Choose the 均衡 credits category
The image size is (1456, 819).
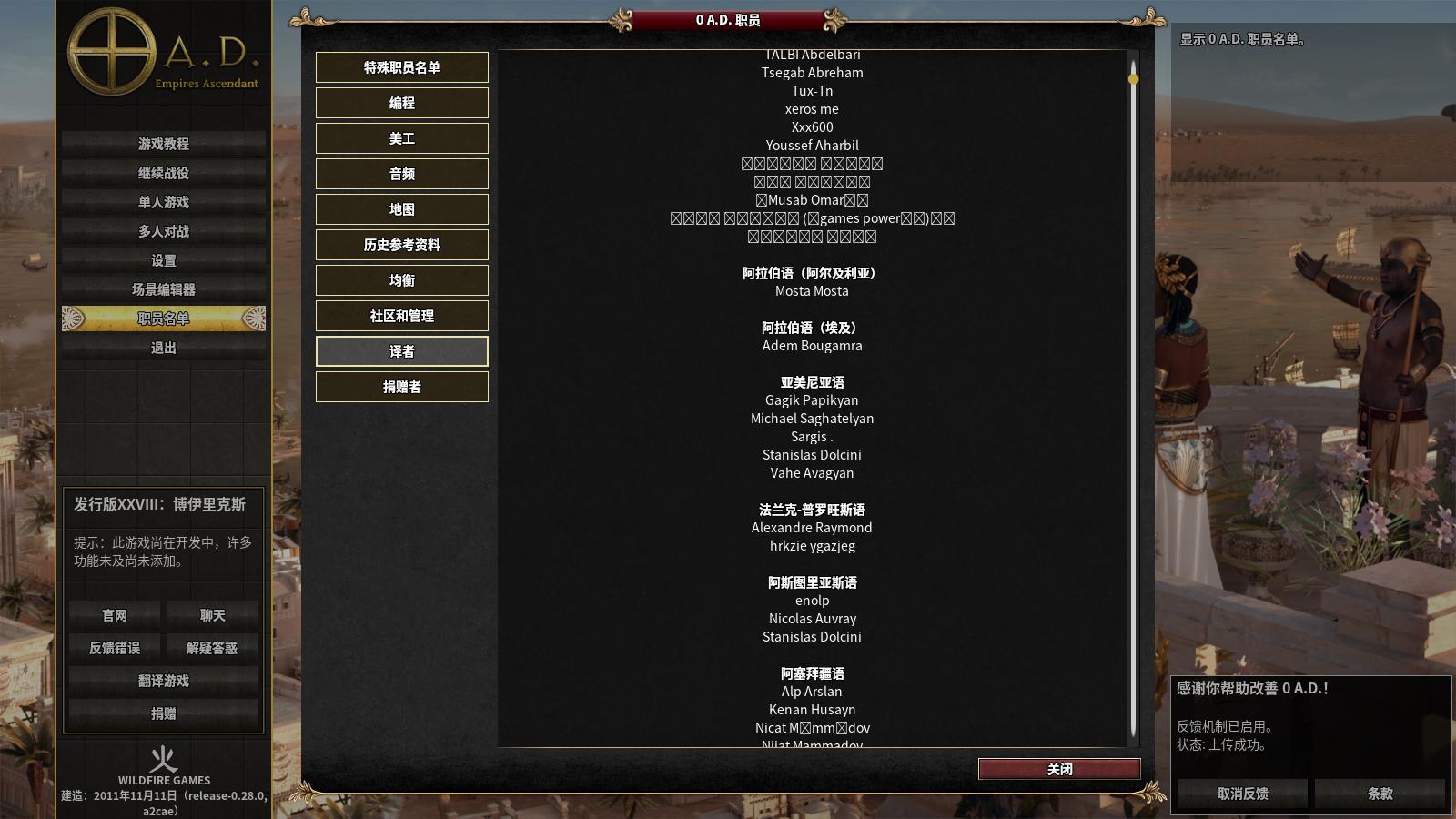[x=401, y=280]
